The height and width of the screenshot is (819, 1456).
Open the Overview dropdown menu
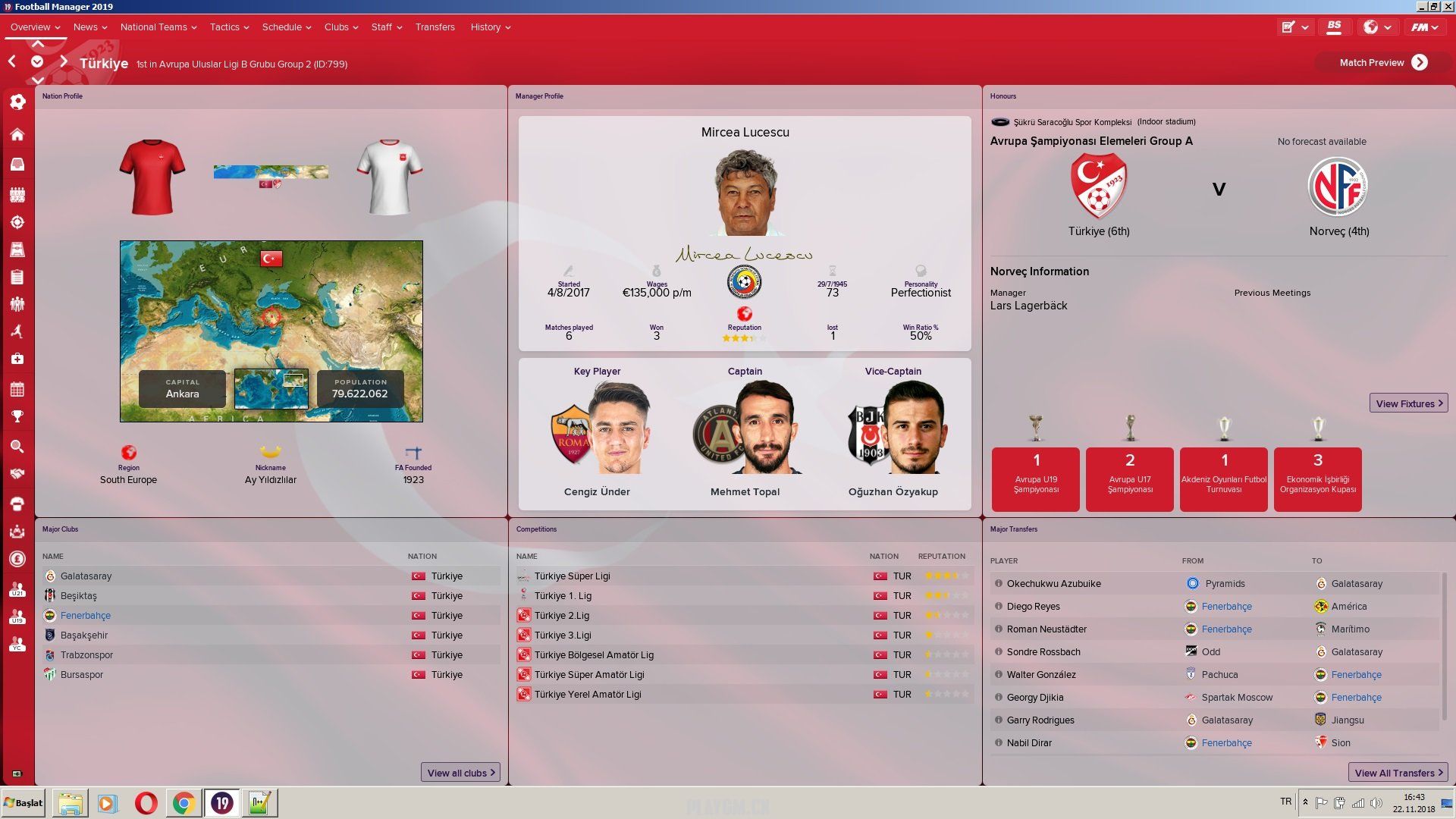[35, 27]
